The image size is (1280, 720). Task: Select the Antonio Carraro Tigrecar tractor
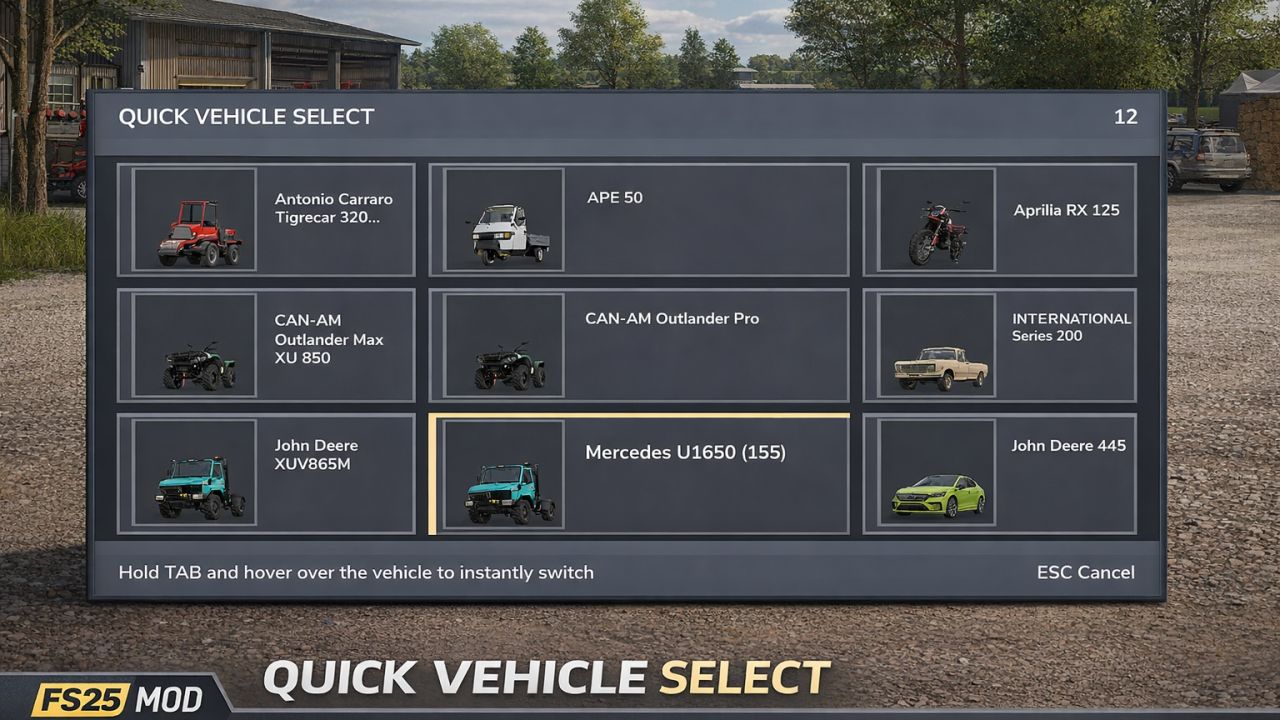pyautogui.click(x=266, y=219)
